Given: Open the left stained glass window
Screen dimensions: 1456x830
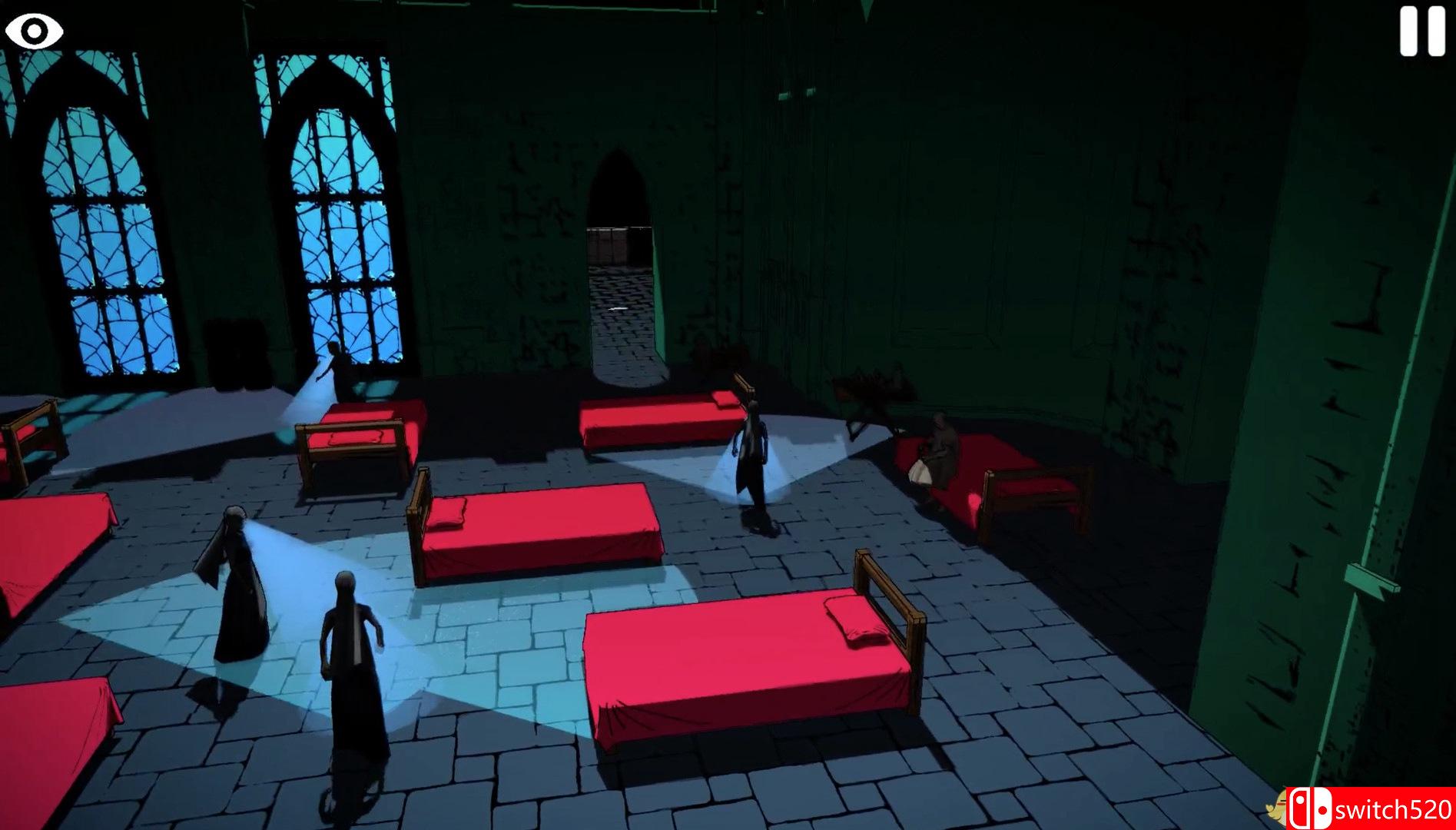Looking at the screenshot, I should click(x=108, y=231).
